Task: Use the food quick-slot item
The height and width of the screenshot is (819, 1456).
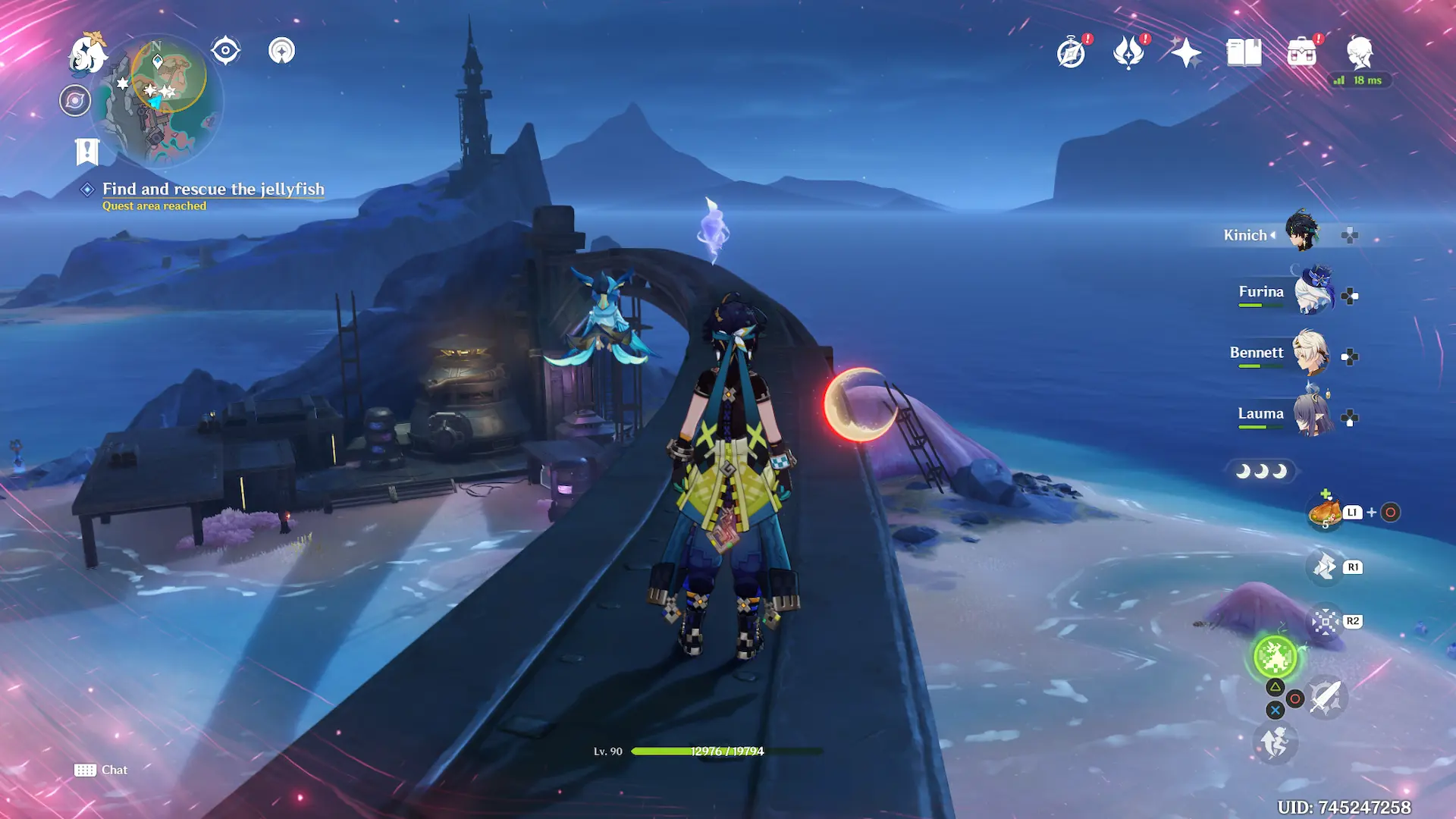Action: point(1325,513)
